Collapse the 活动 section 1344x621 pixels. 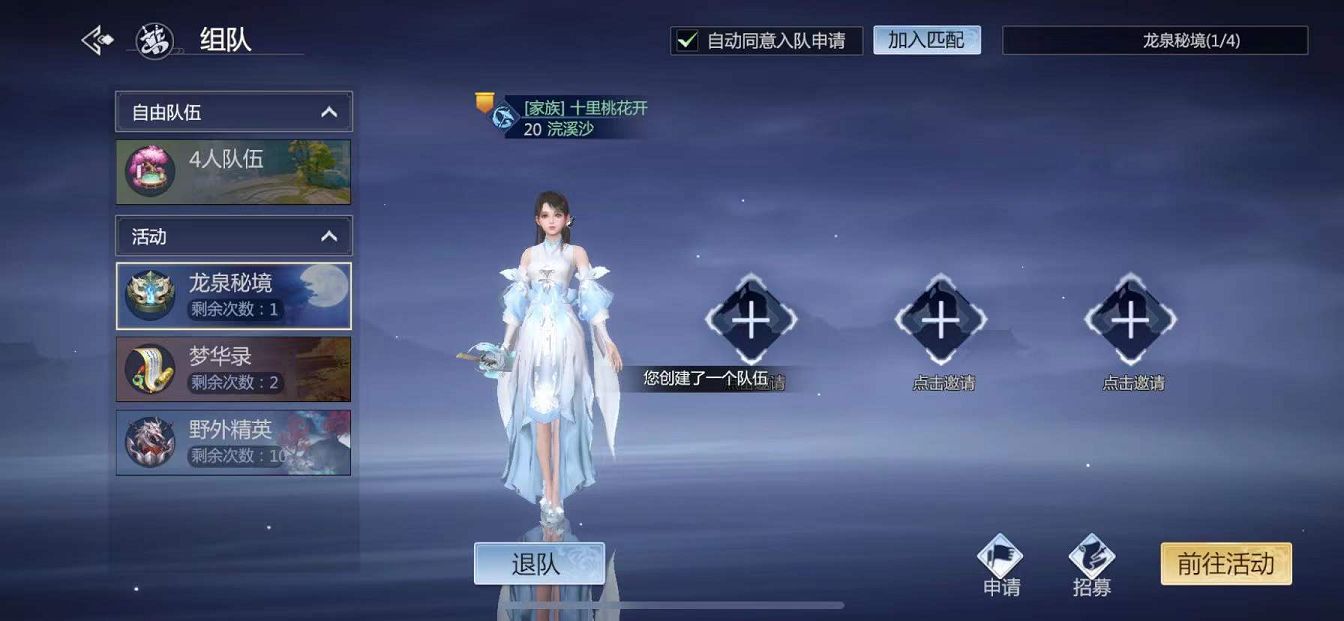click(329, 237)
